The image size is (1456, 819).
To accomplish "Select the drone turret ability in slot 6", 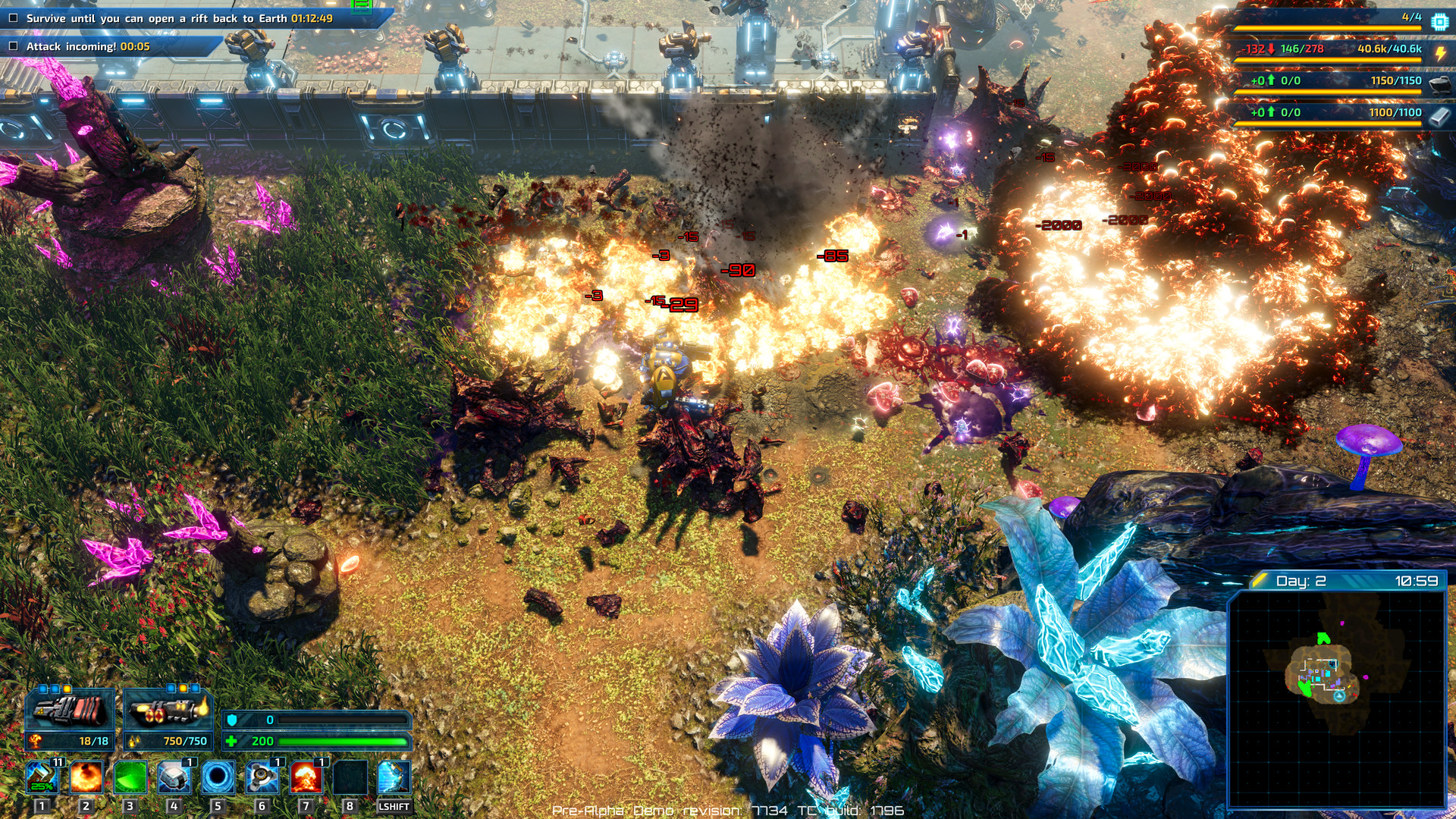I will point(263,775).
